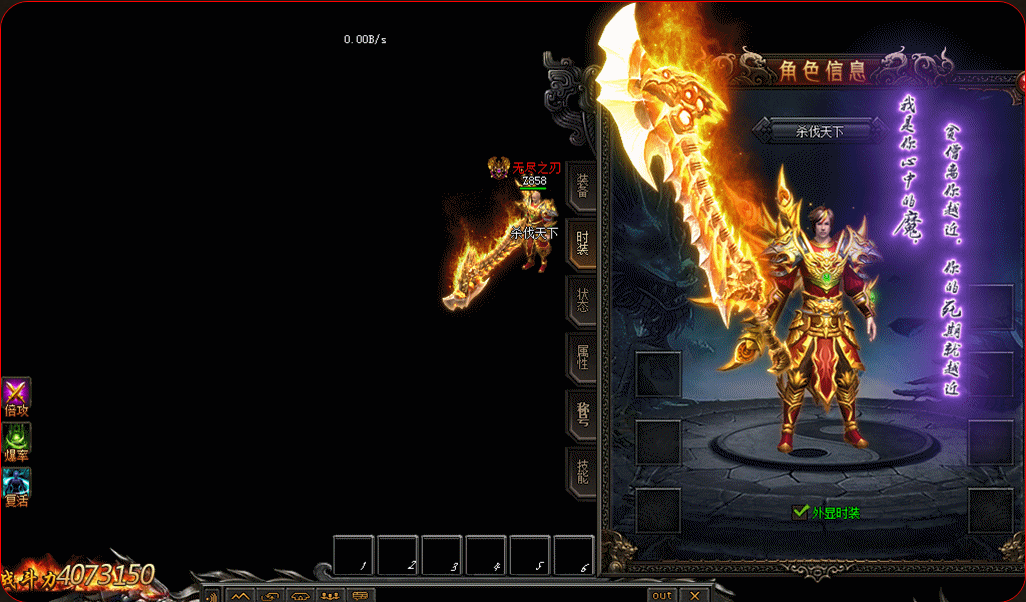Click the 杀伐天下 name plate

819,131
